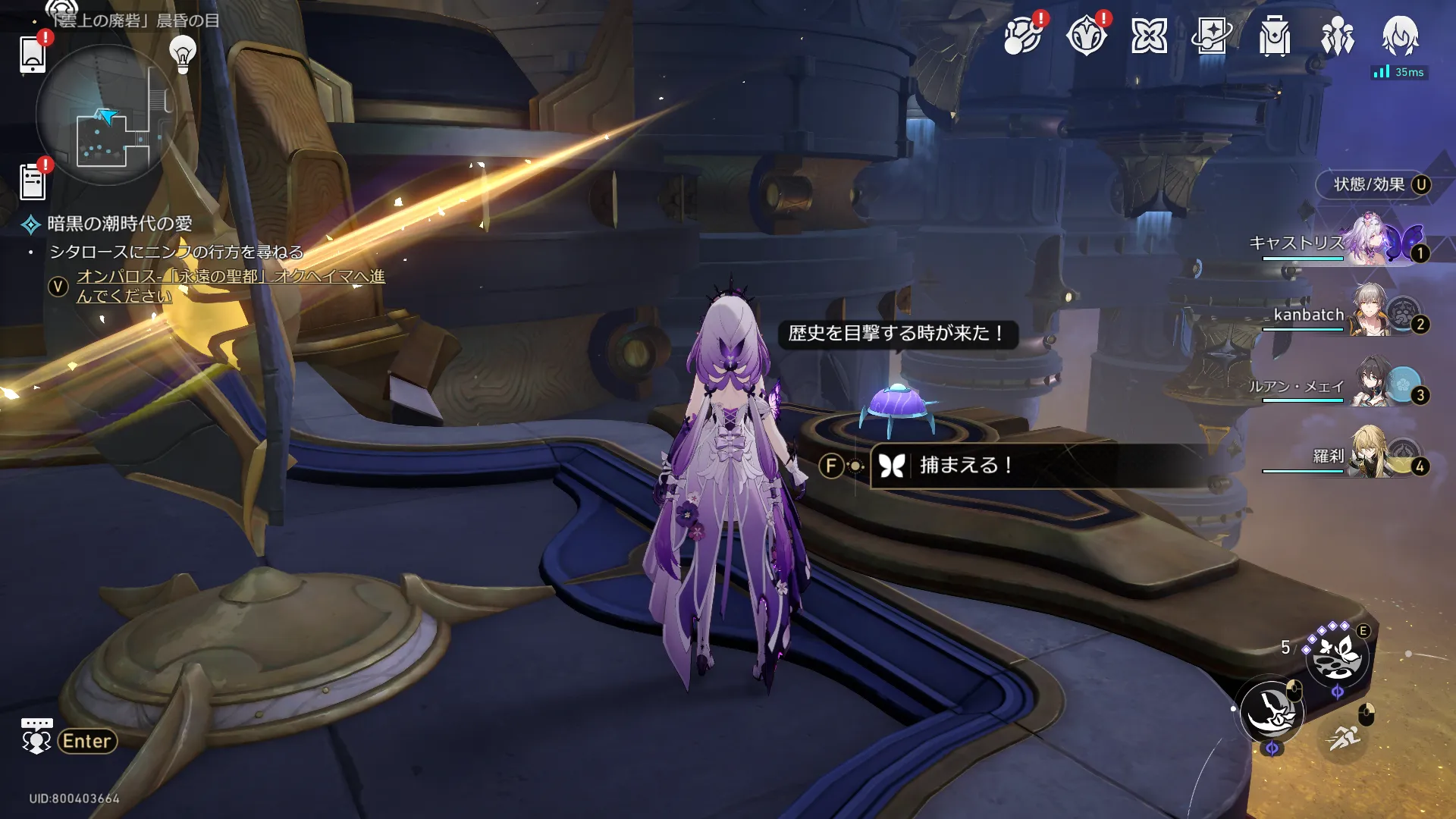Open the circular minimap
1456x819 pixels.
point(106,115)
